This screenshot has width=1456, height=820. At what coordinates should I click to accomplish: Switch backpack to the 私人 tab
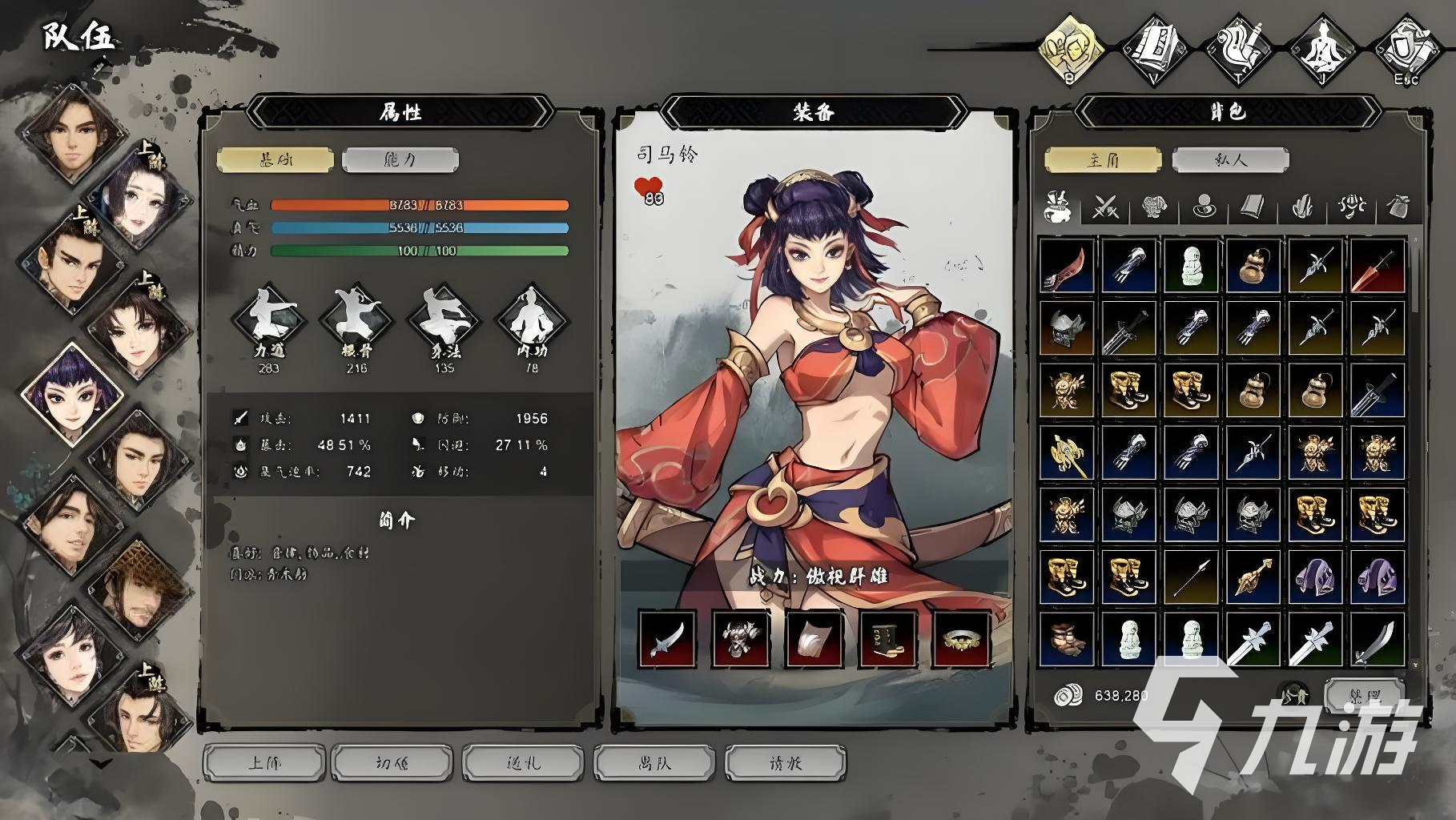[1230, 159]
